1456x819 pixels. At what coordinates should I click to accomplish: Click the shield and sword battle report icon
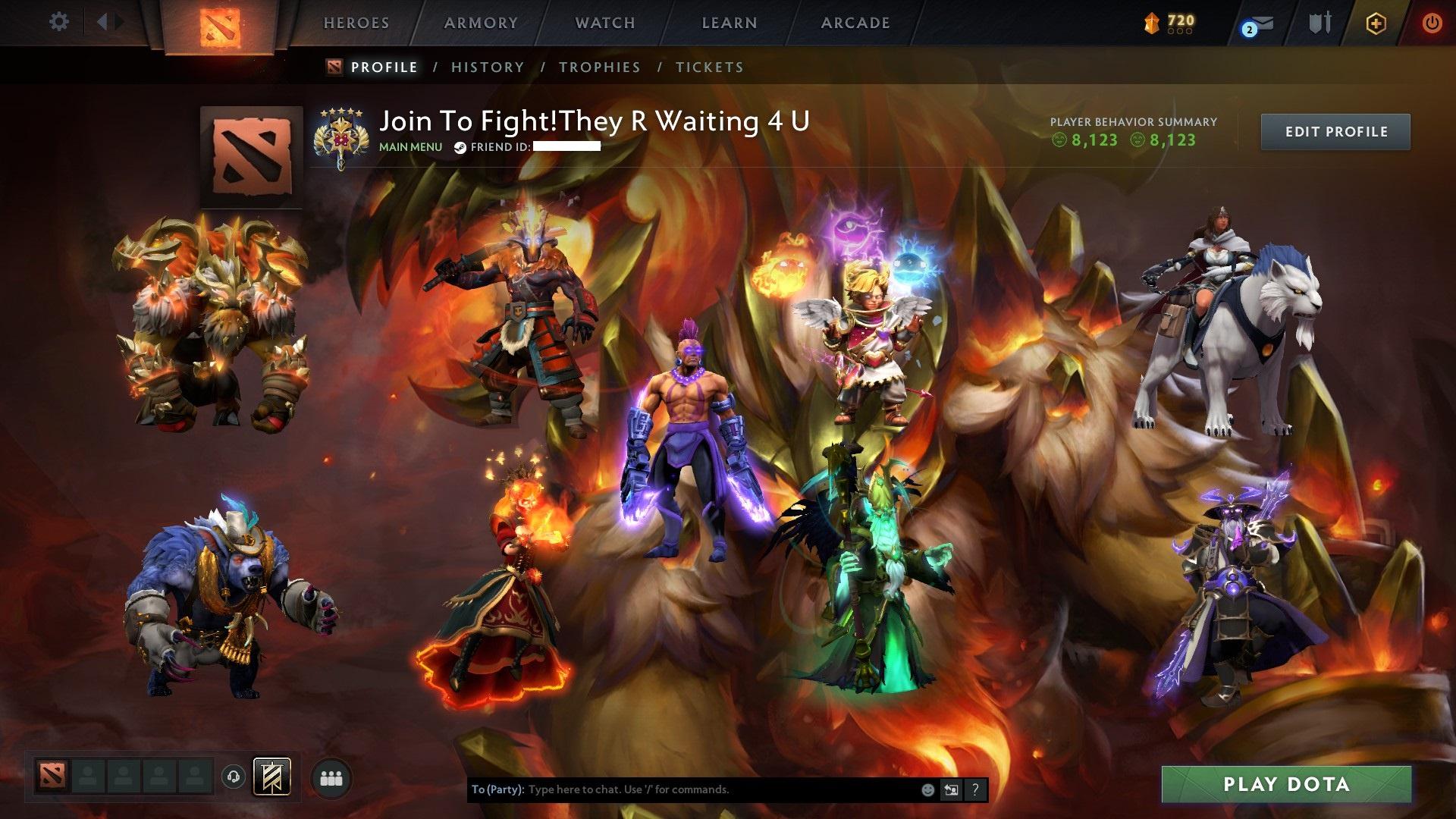click(x=1321, y=24)
